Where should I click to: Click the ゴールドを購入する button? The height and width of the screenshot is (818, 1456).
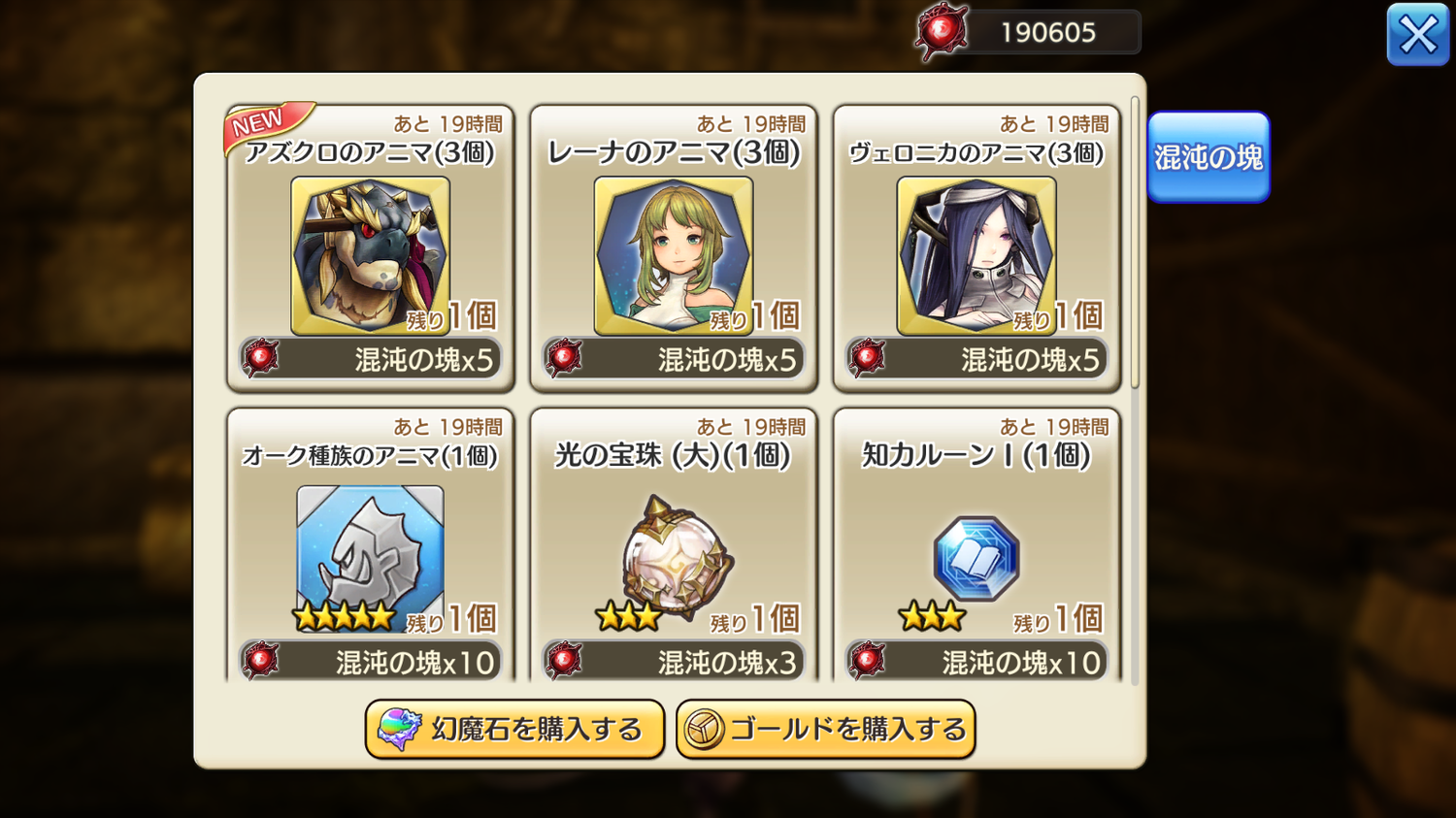tap(825, 729)
